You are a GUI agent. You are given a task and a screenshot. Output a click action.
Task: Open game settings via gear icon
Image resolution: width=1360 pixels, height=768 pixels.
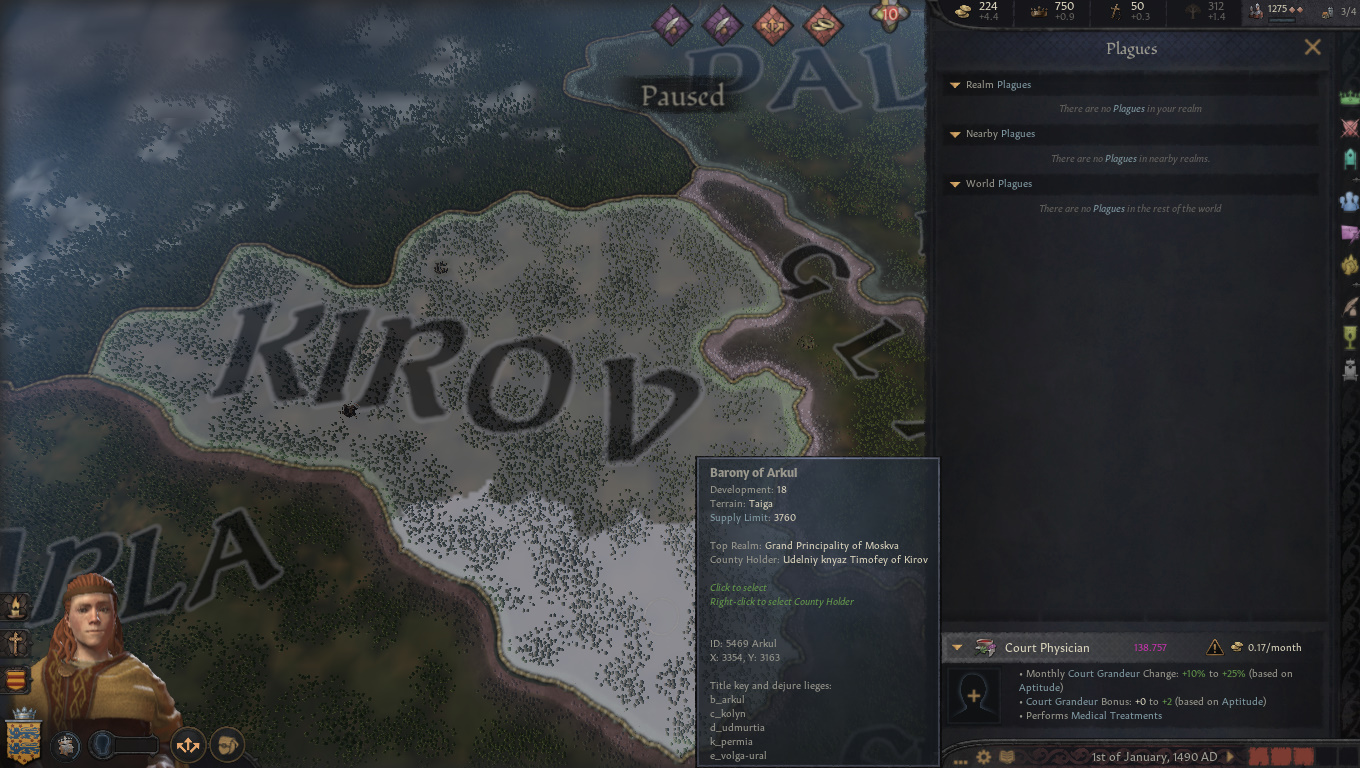(x=983, y=757)
